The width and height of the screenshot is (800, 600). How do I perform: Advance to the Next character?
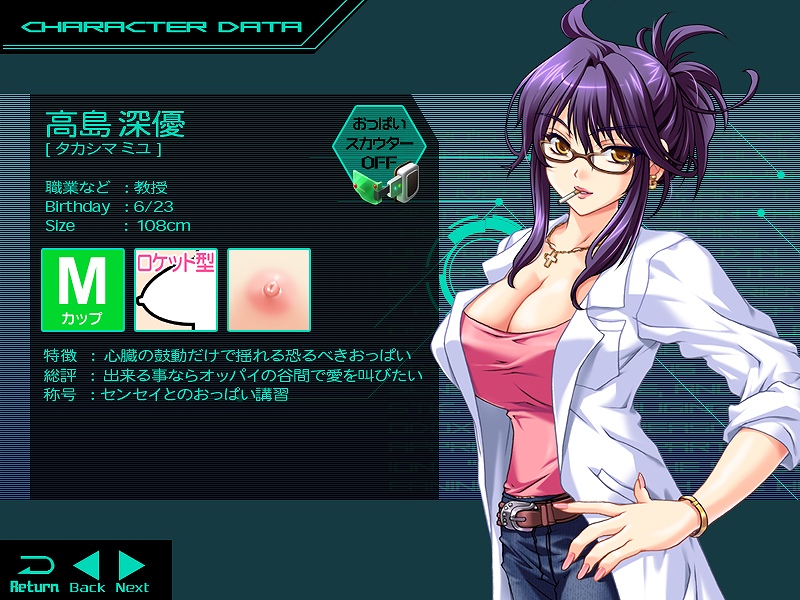tap(132, 571)
